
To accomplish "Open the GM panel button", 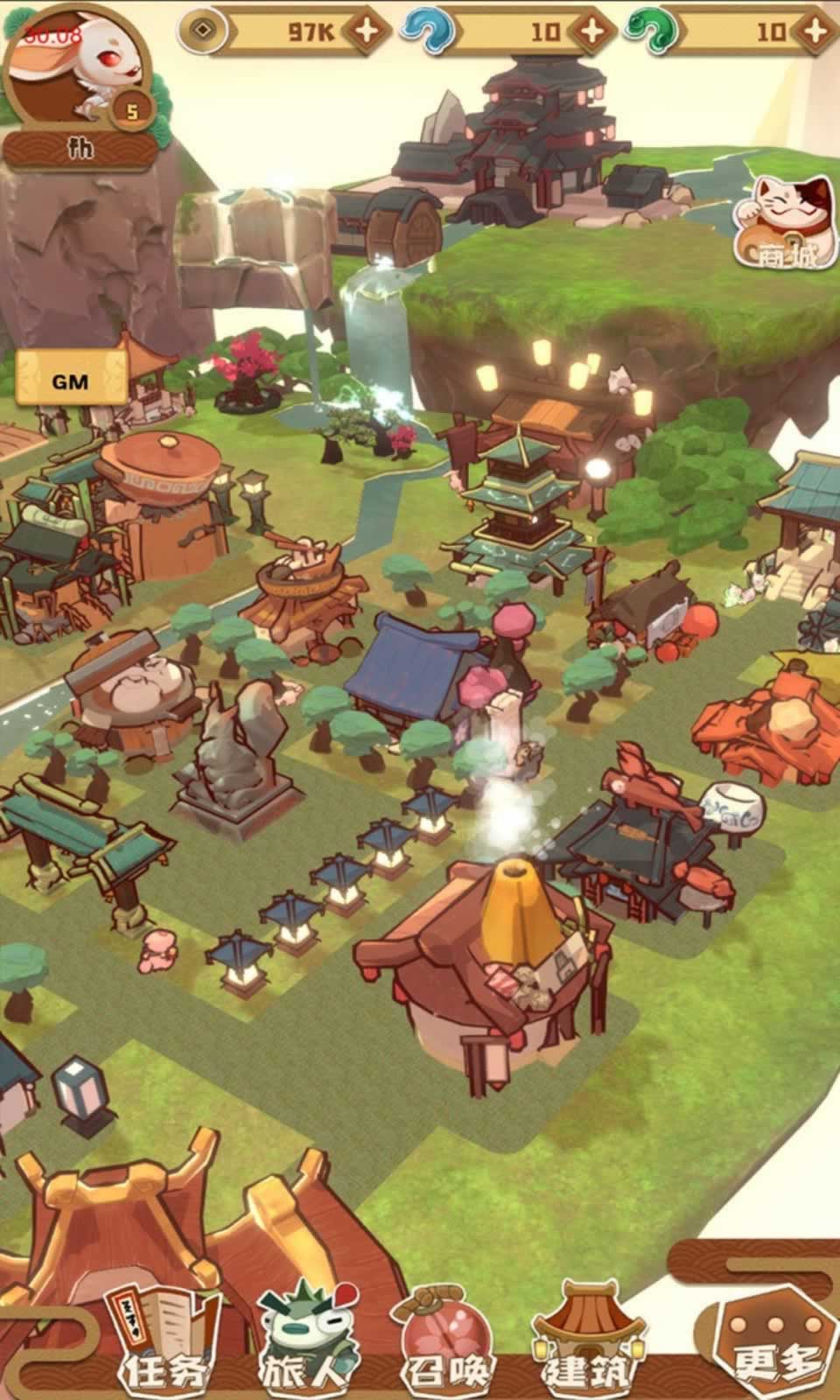I will click(x=70, y=381).
